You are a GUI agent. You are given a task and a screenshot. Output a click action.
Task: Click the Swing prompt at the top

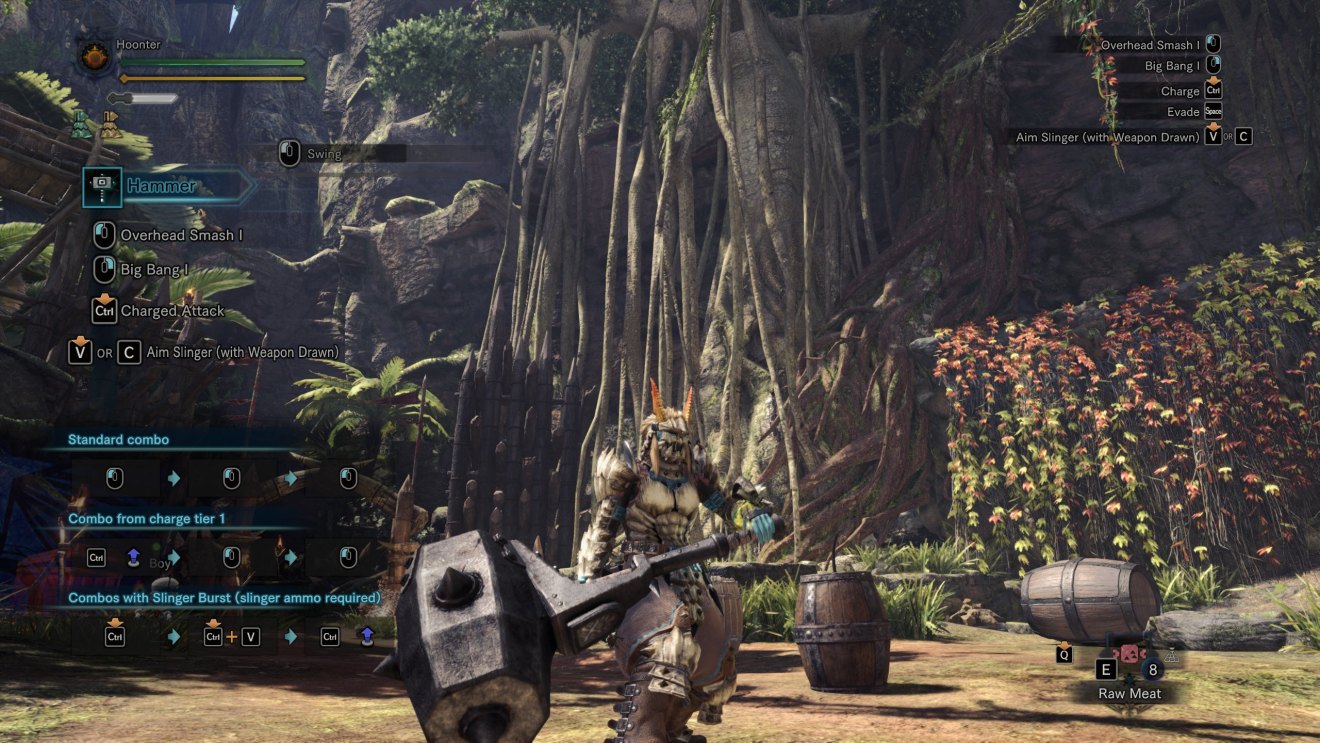325,154
